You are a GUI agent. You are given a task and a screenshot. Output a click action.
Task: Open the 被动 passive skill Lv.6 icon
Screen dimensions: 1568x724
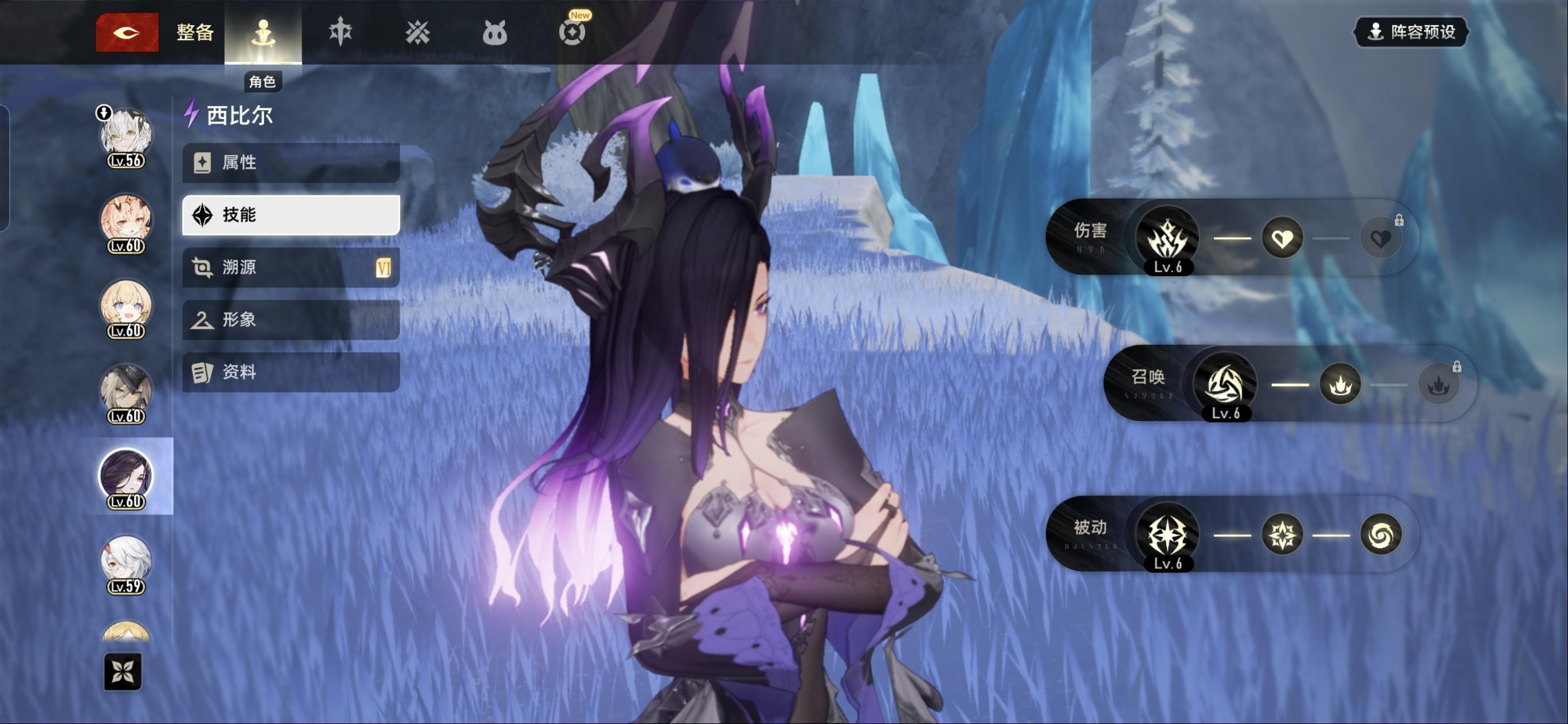click(x=1167, y=535)
